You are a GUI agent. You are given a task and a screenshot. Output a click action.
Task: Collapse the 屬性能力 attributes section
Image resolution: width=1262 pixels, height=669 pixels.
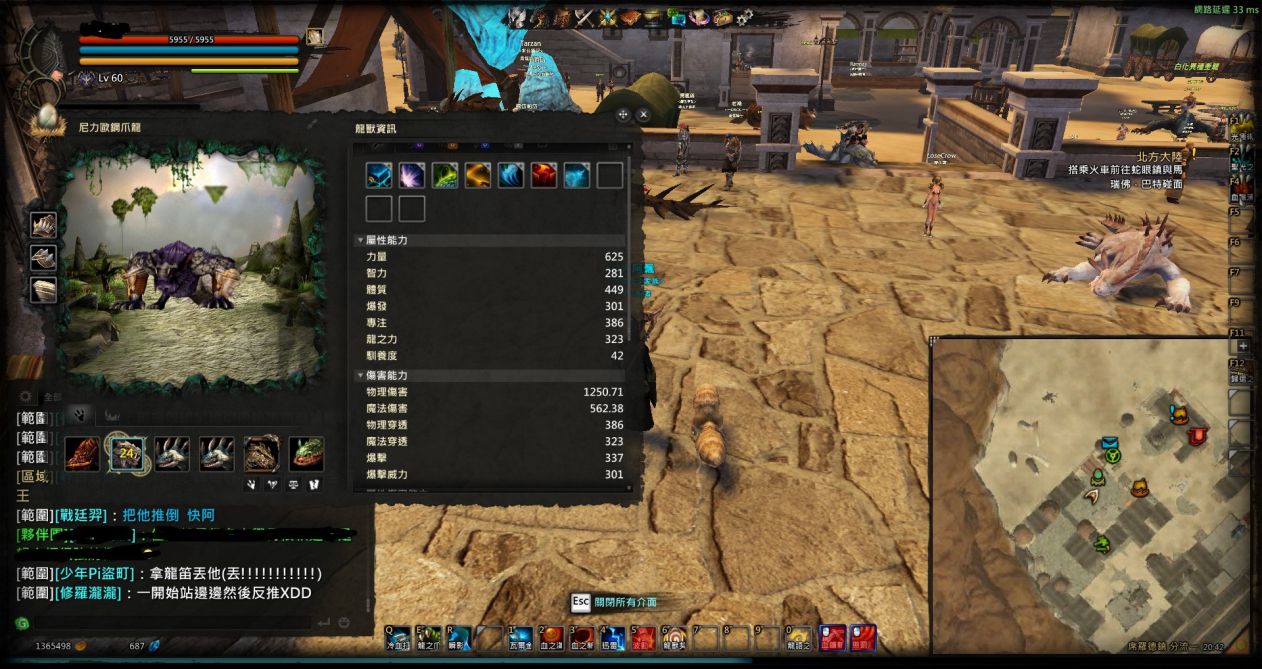point(361,241)
